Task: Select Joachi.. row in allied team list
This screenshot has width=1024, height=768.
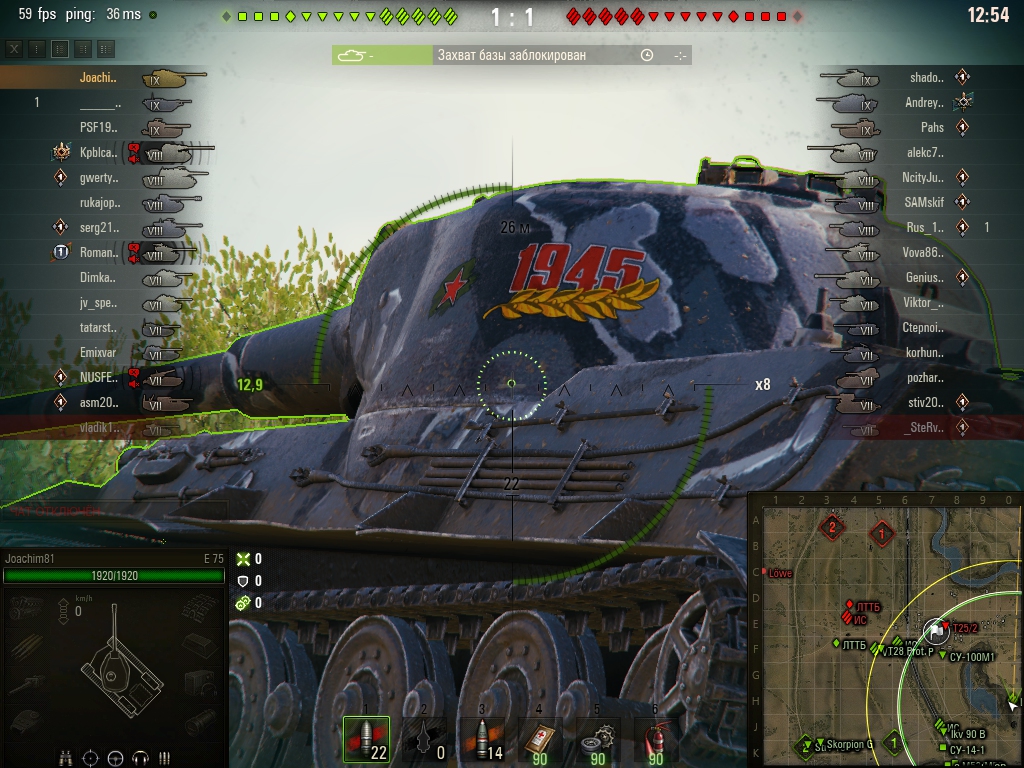Action: coord(98,77)
